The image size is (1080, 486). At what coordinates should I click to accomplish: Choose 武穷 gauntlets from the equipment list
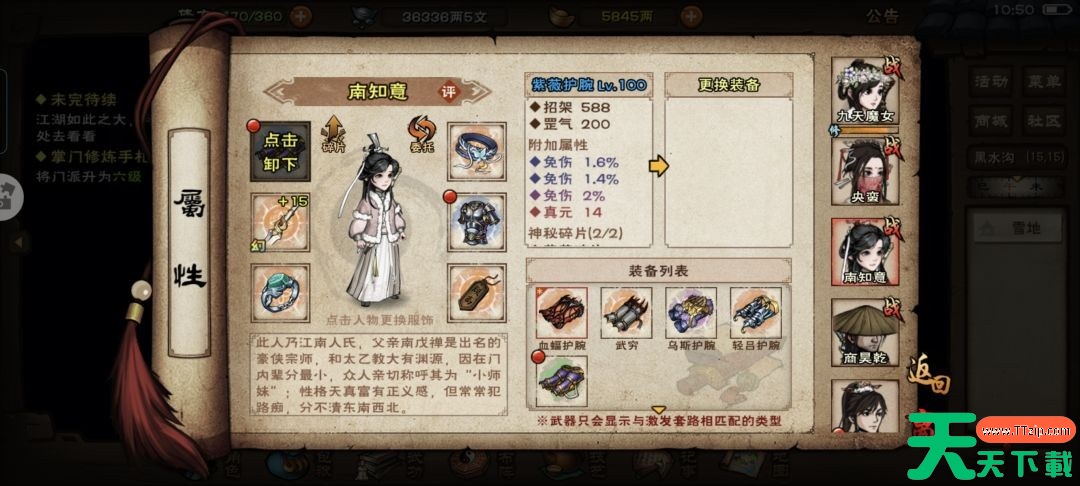tap(626, 315)
